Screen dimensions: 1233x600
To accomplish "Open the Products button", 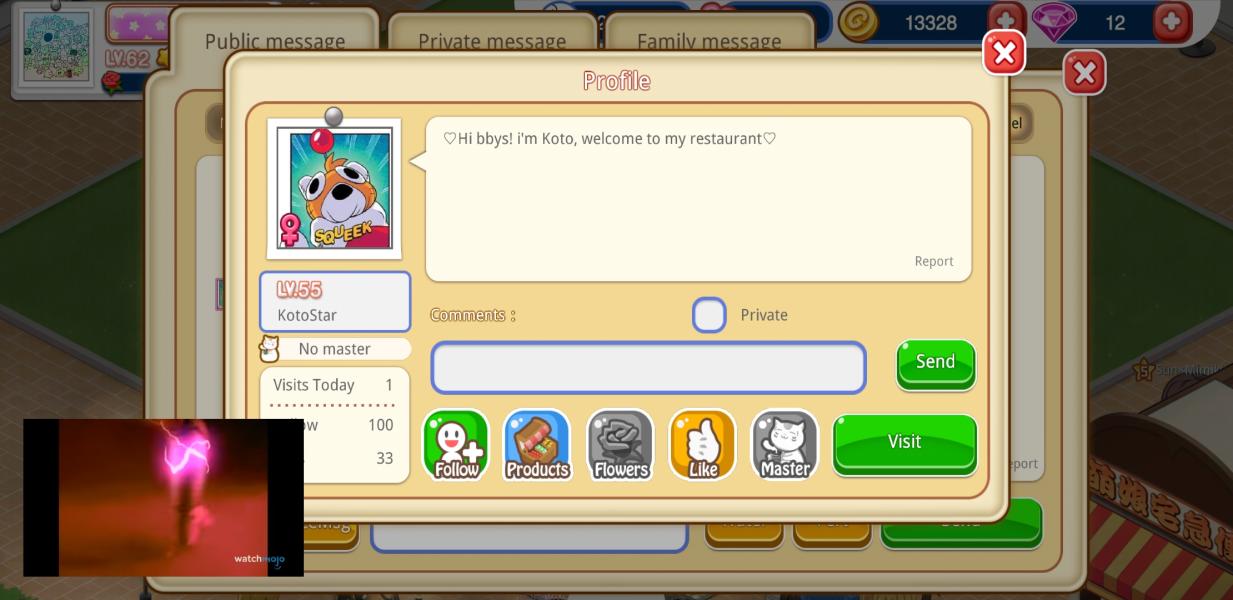I will [537, 445].
